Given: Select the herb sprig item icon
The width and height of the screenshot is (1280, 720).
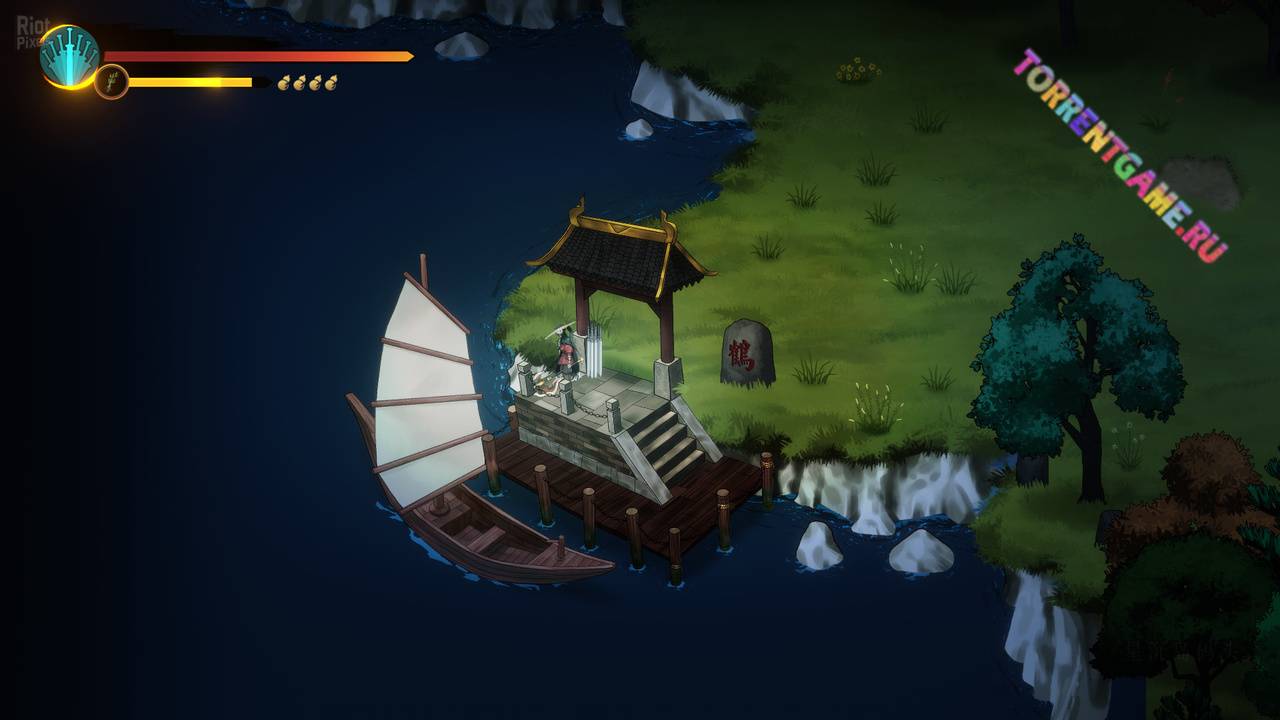Looking at the screenshot, I should [x=112, y=82].
